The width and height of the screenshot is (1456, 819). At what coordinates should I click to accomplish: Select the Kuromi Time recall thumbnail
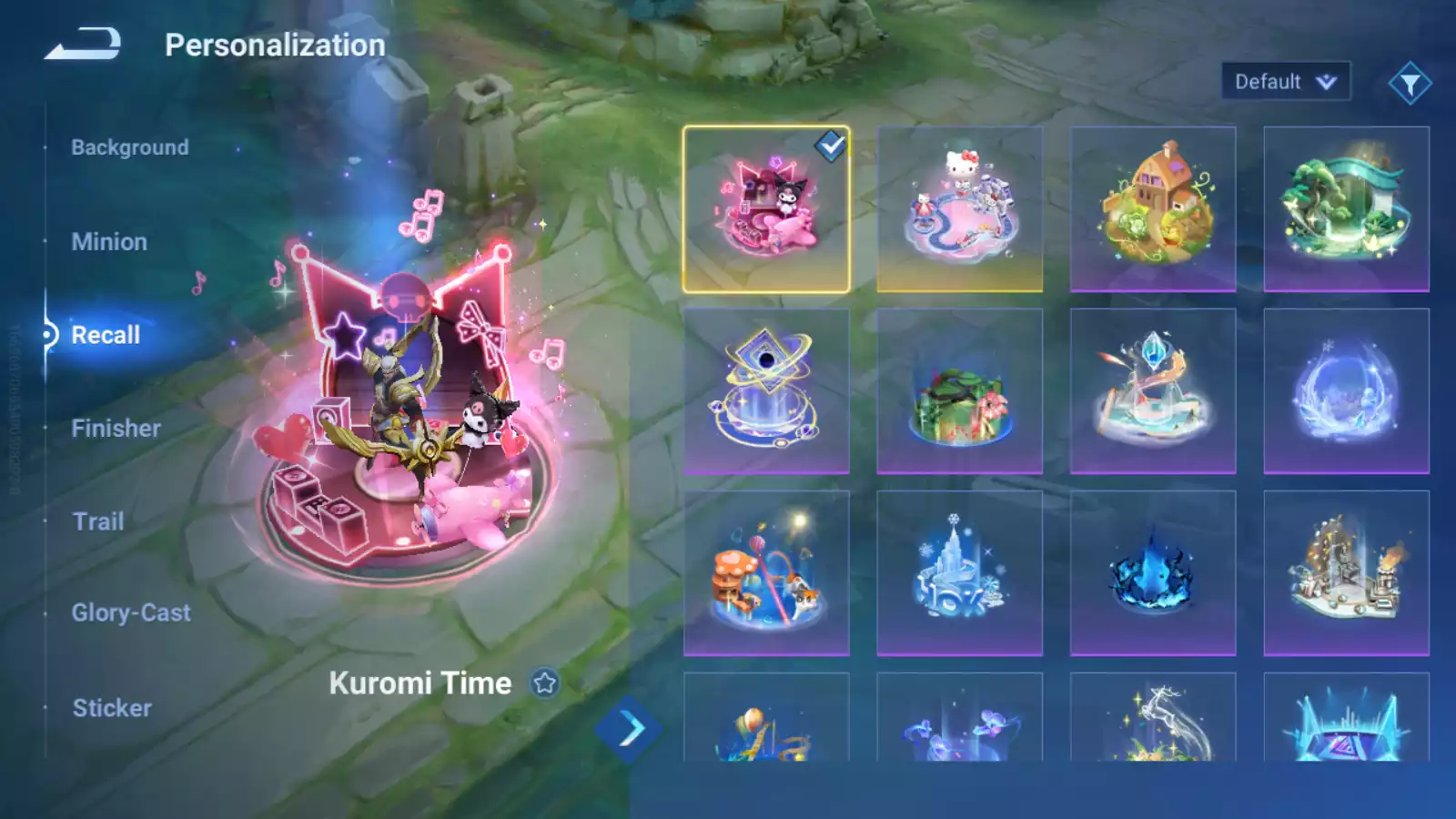766,209
